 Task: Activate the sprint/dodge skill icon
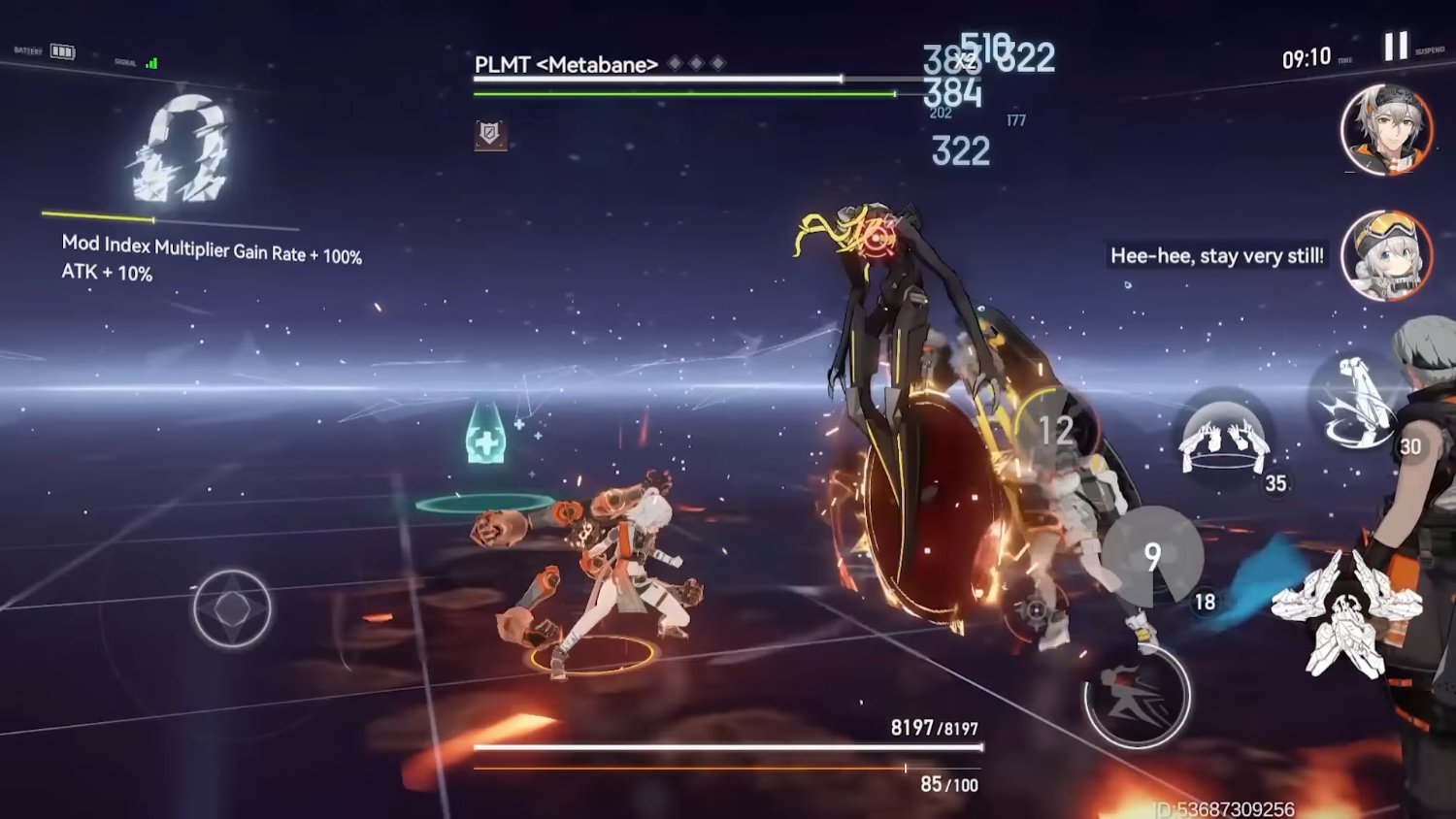[1134, 697]
